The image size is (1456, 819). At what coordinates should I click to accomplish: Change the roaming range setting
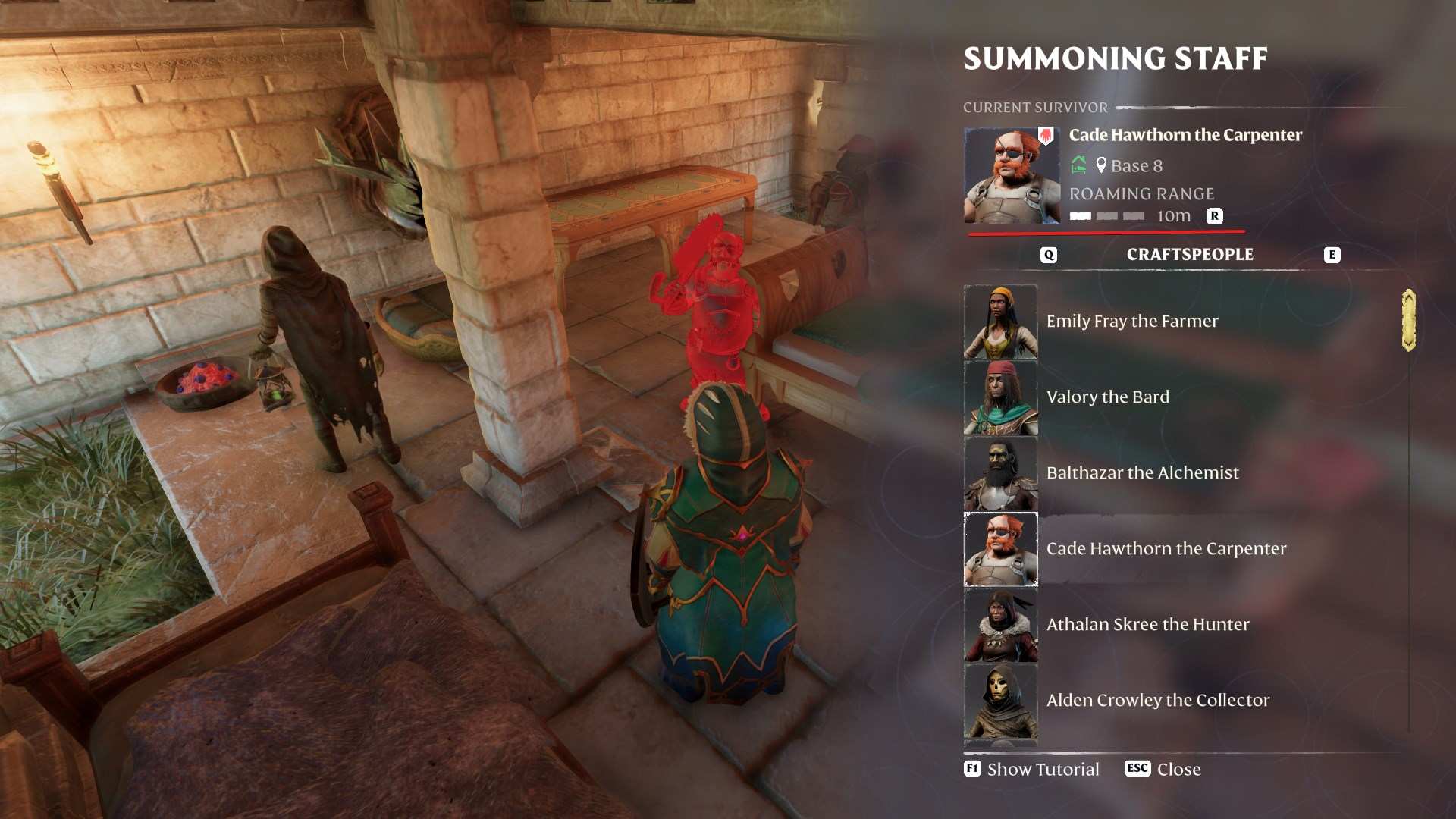tap(1214, 216)
